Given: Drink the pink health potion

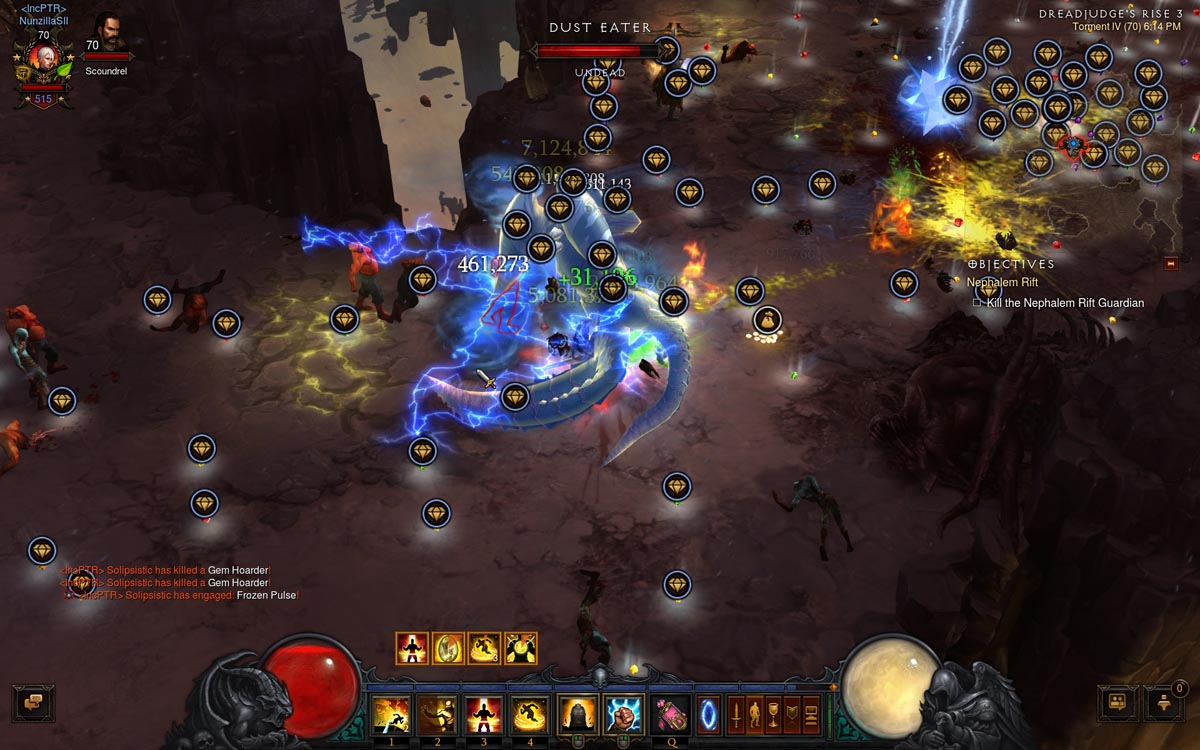Looking at the screenshot, I should [x=670, y=715].
